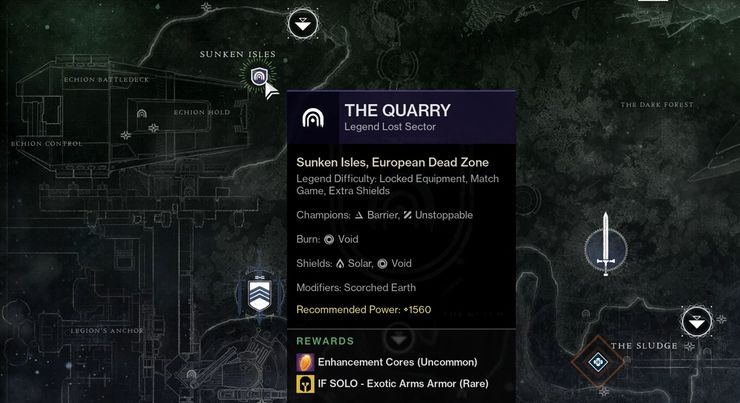Select the Echion Hold lost sector icon

143,114
